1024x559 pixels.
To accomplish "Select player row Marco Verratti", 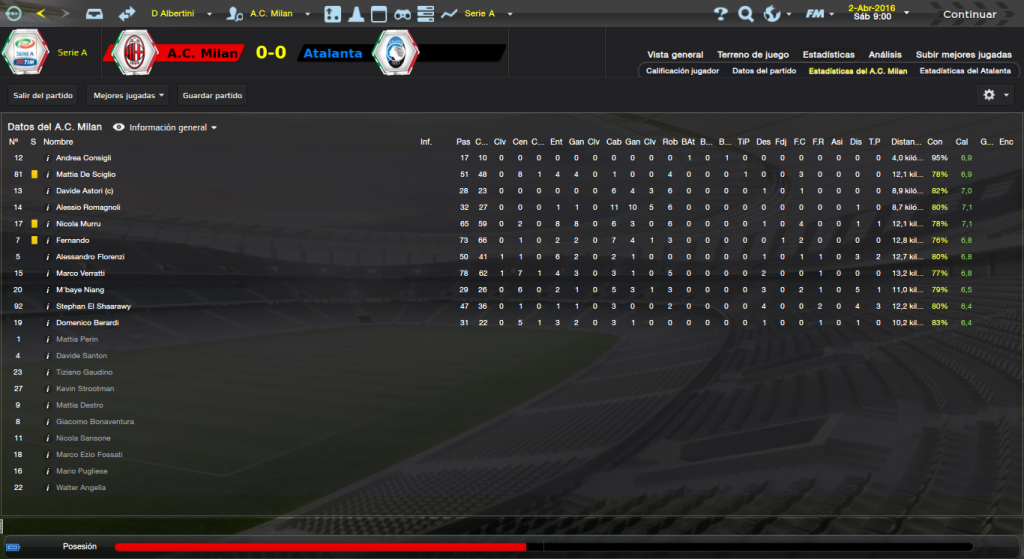I will (80, 273).
